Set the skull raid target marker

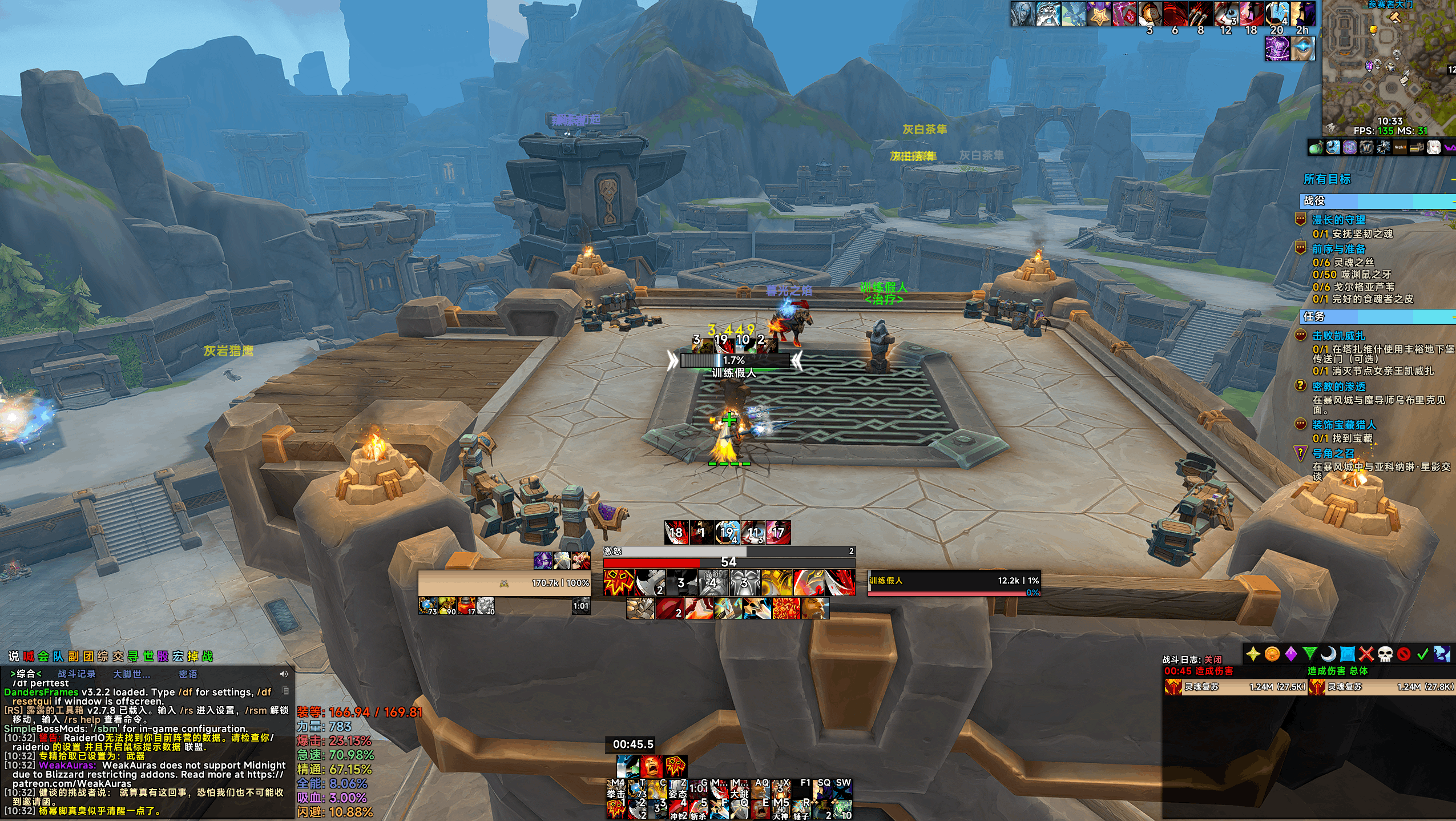(1385, 654)
